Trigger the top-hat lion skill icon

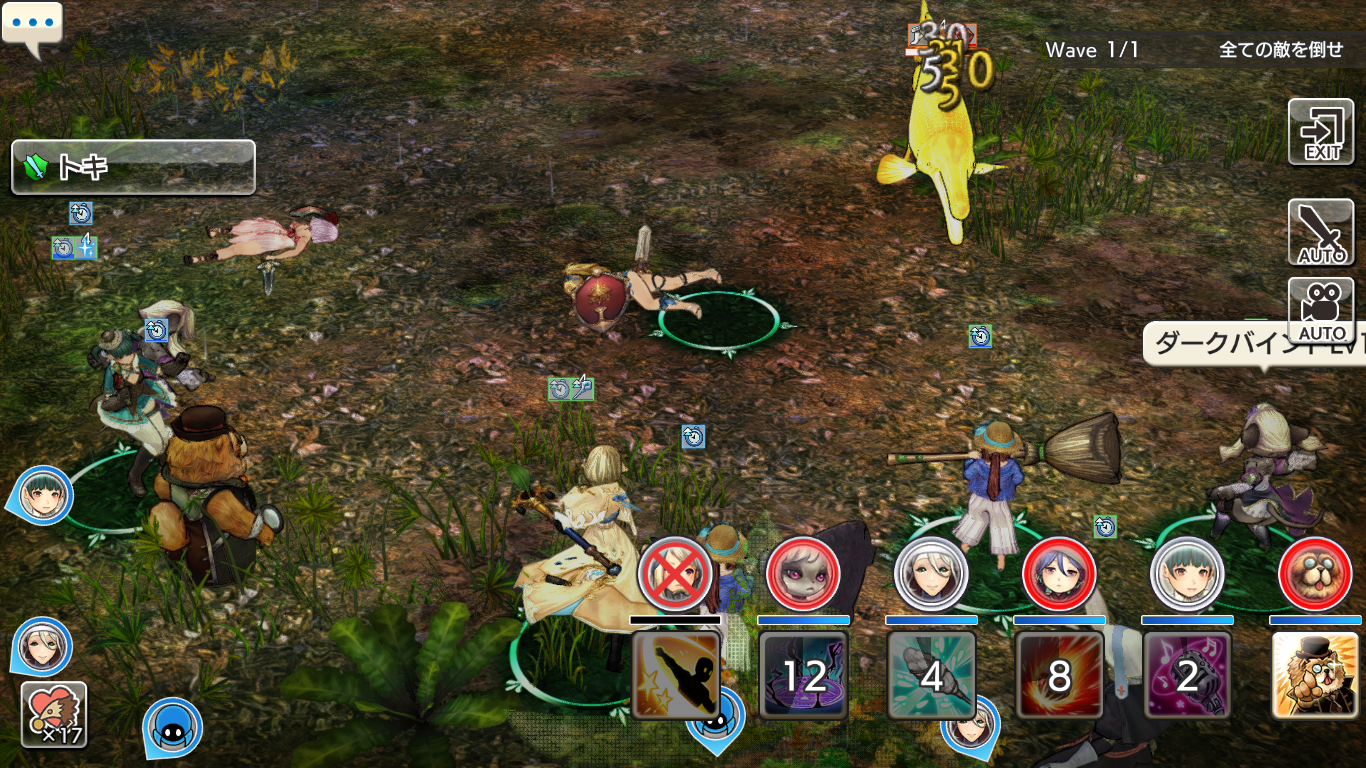point(1314,675)
